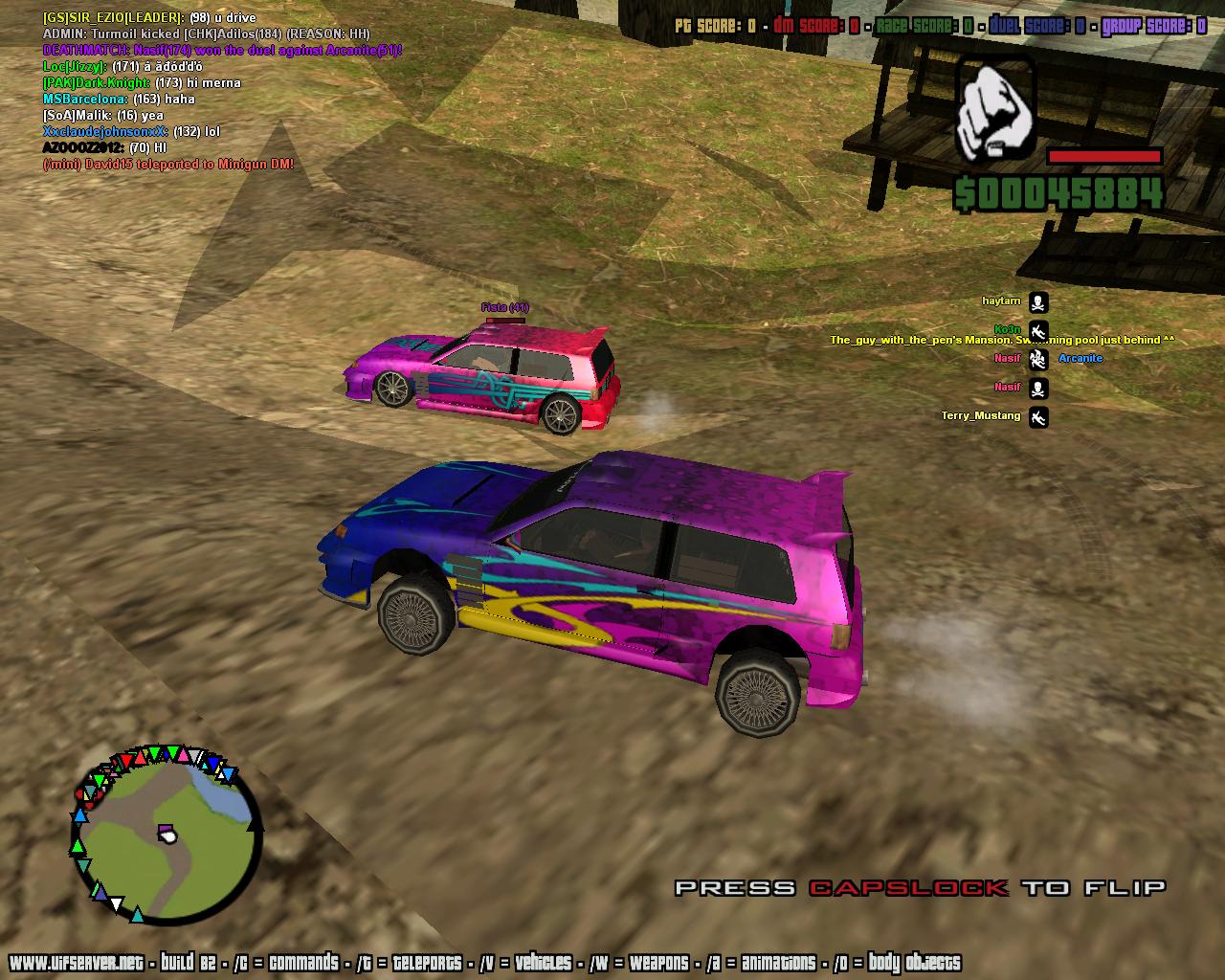This screenshot has width=1225, height=980.
Task: Select the fist weapon icon
Action: click(x=995, y=106)
